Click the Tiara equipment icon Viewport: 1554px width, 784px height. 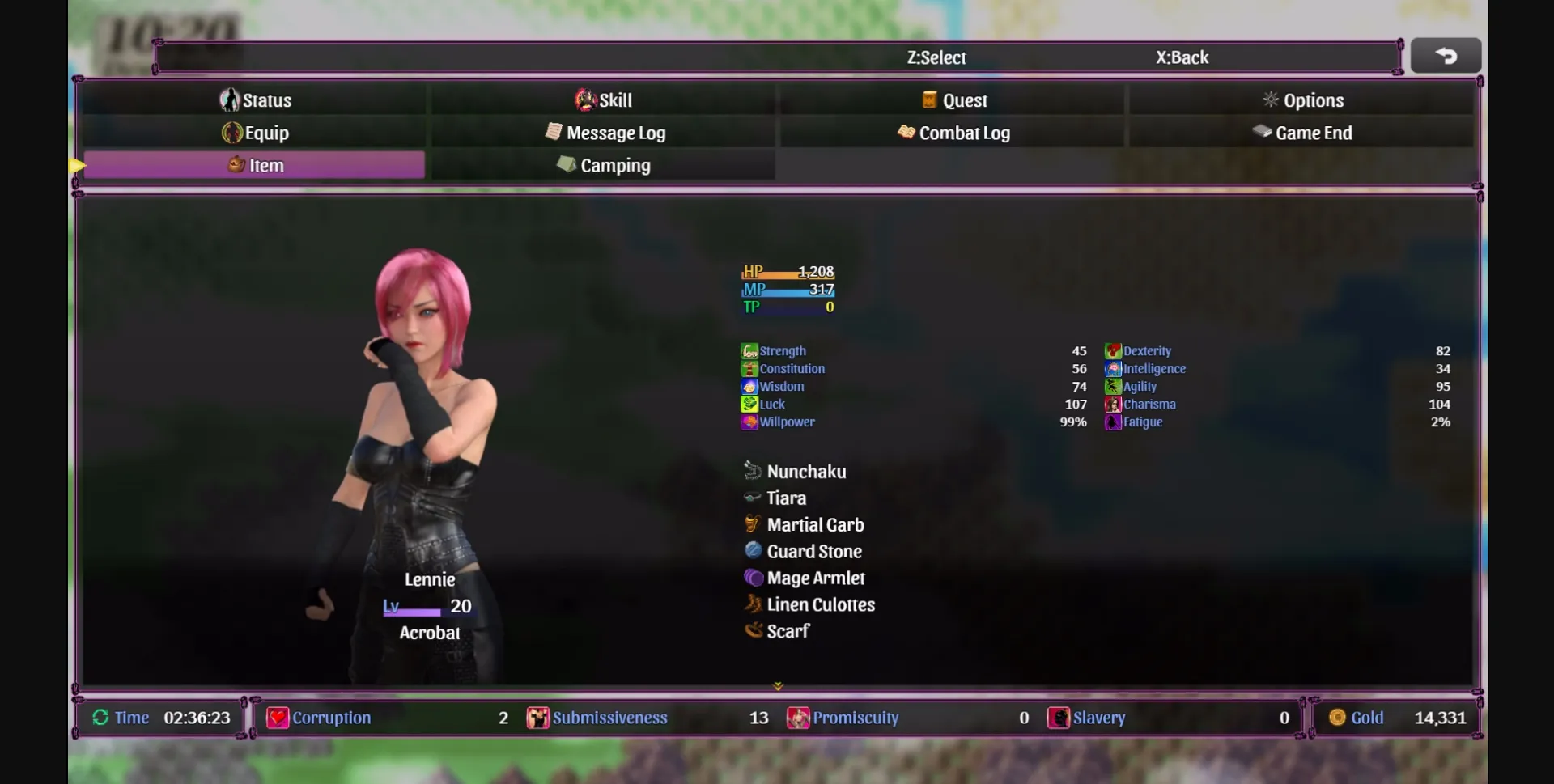click(753, 498)
